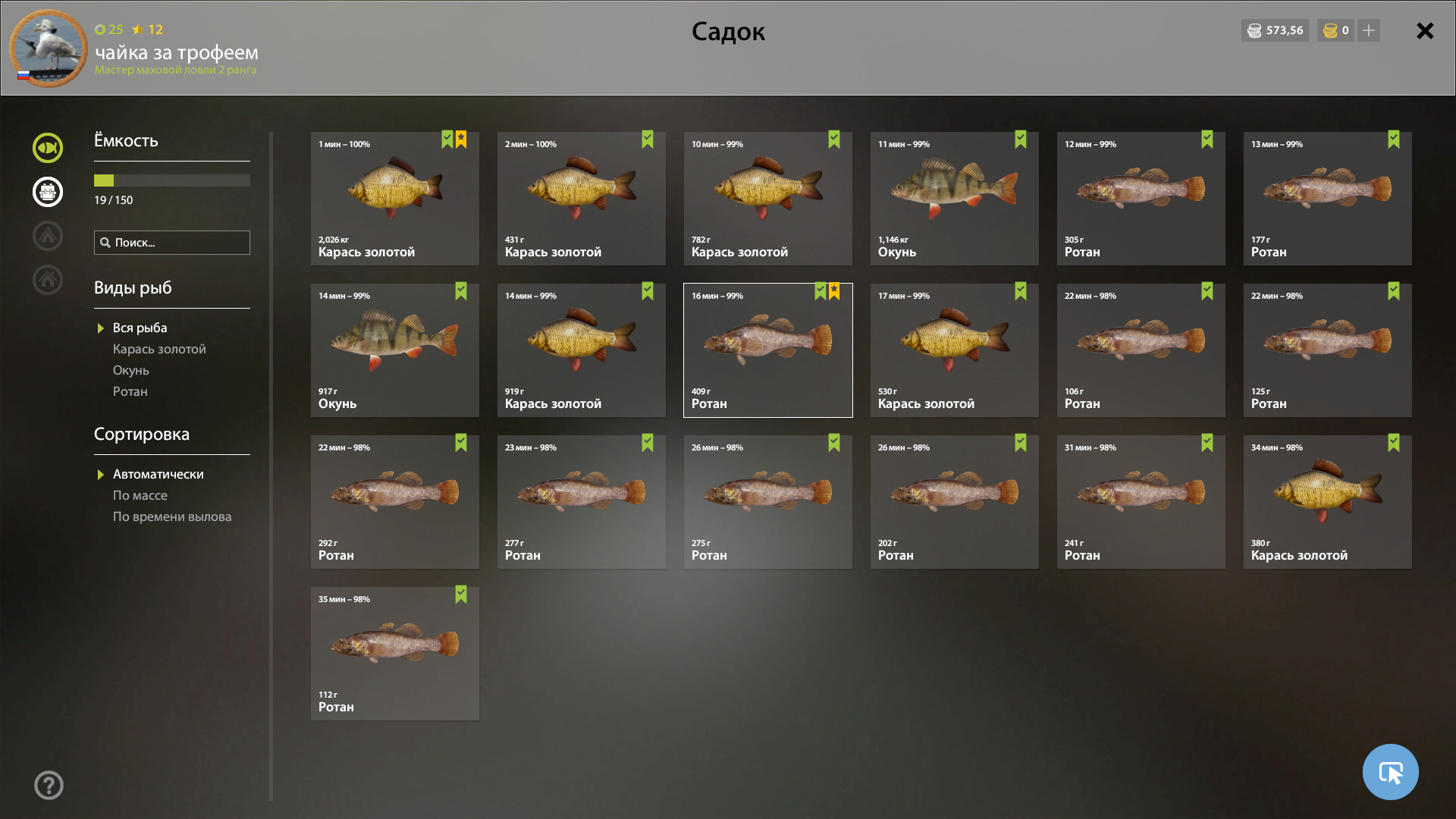The height and width of the screenshot is (819, 1456).
Task: Show only Ротан fish
Action: point(130,391)
